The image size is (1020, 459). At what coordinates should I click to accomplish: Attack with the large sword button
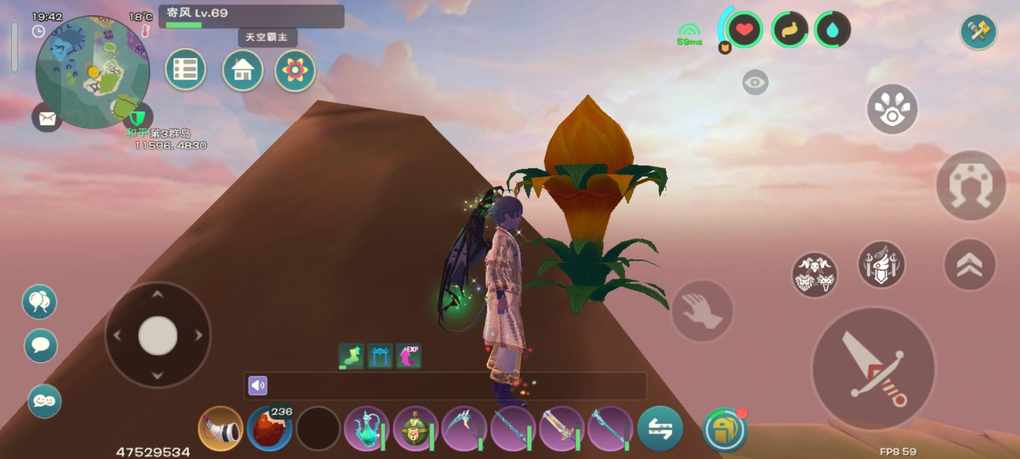pyautogui.click(x=872, y=367)
